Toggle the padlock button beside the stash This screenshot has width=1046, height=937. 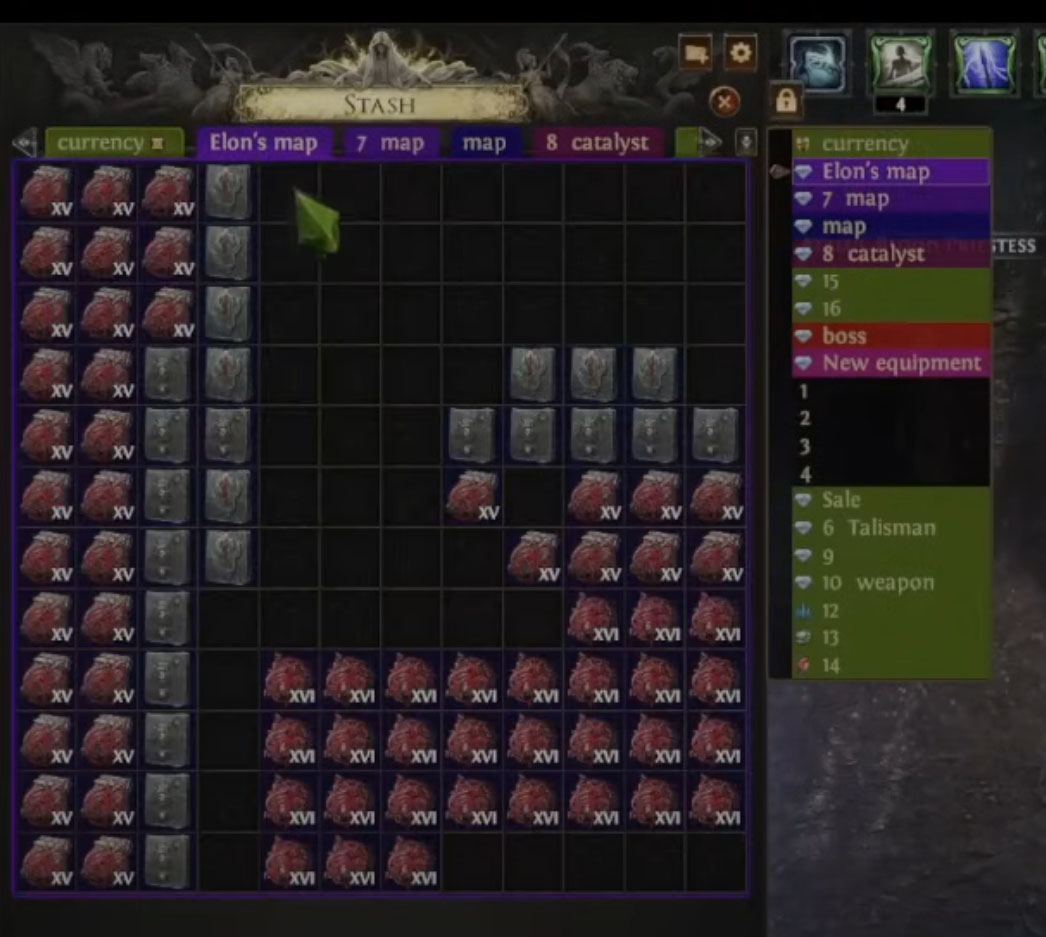786,100
